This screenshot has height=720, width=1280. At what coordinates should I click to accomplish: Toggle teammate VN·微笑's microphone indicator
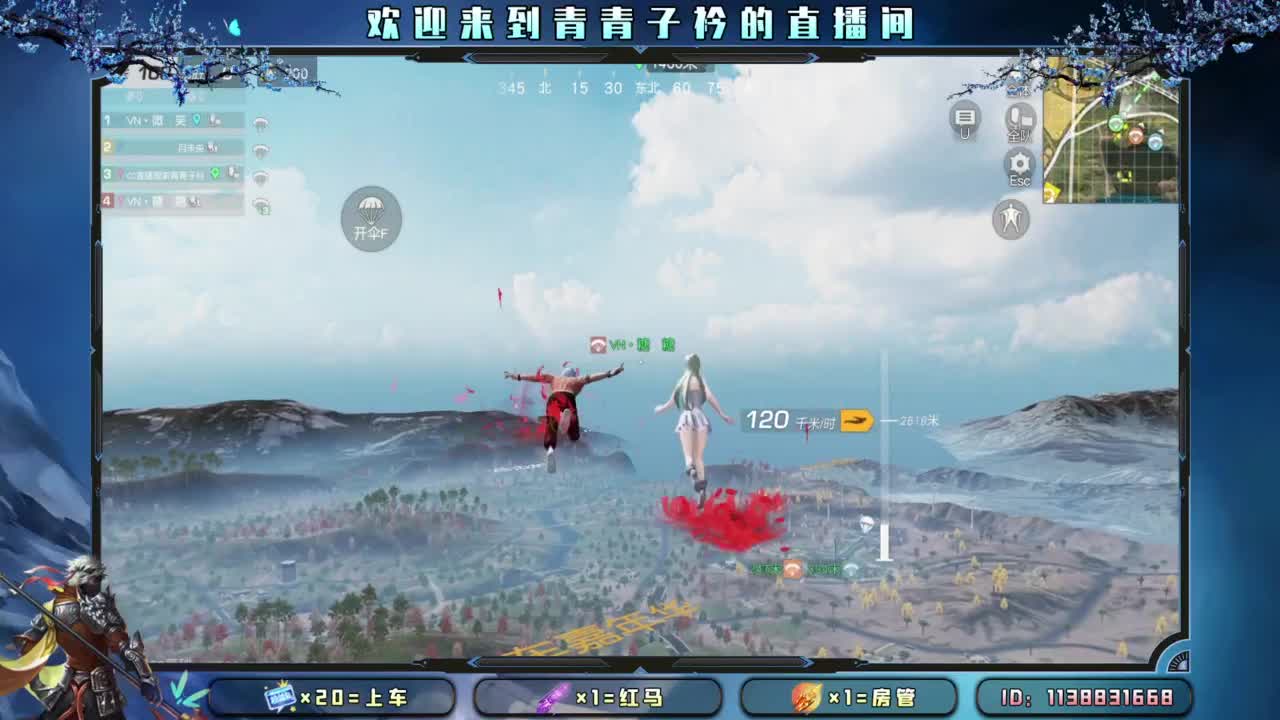[x=214, y=121]
